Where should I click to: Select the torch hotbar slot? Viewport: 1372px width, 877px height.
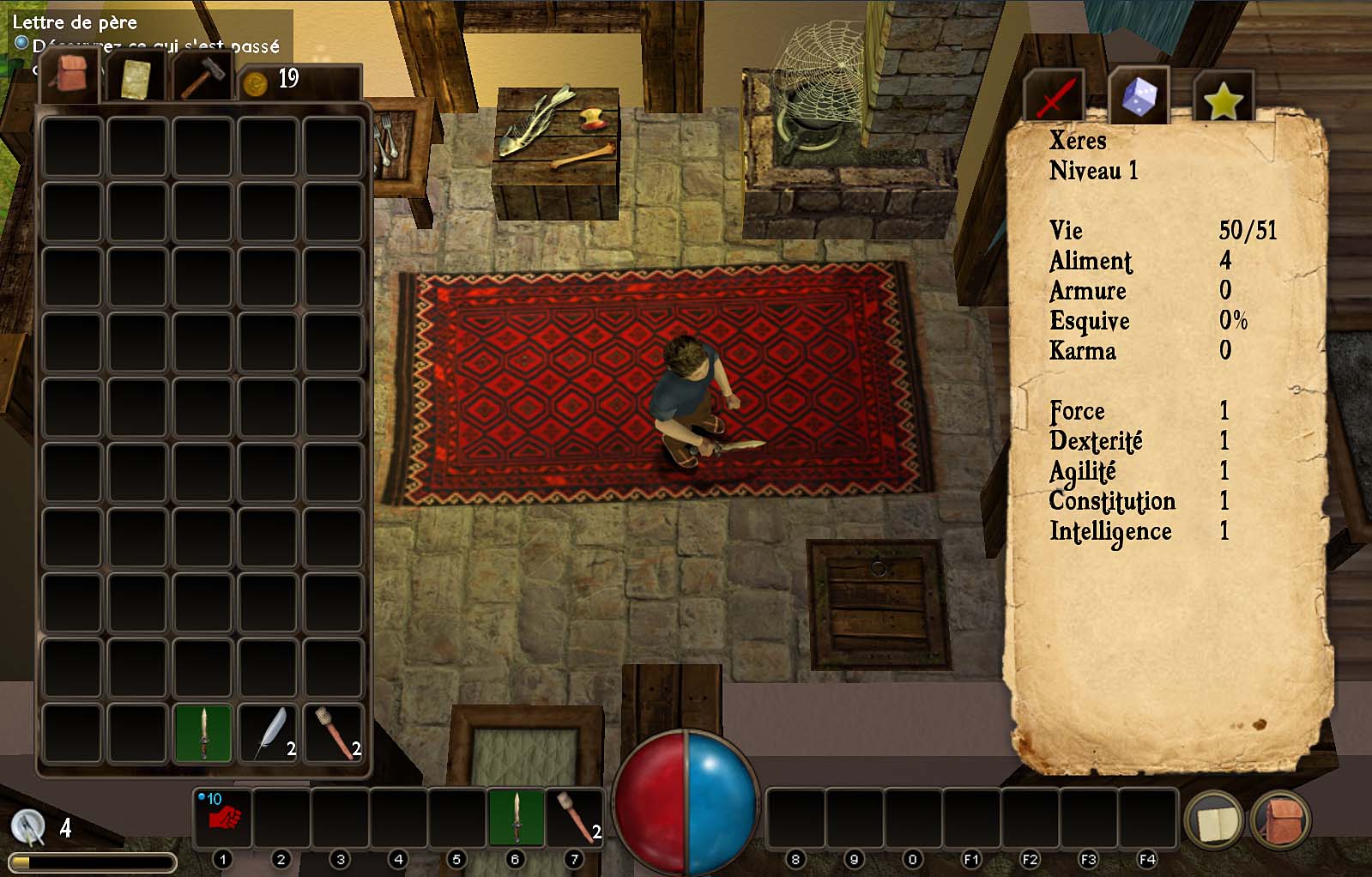point(574,816)
